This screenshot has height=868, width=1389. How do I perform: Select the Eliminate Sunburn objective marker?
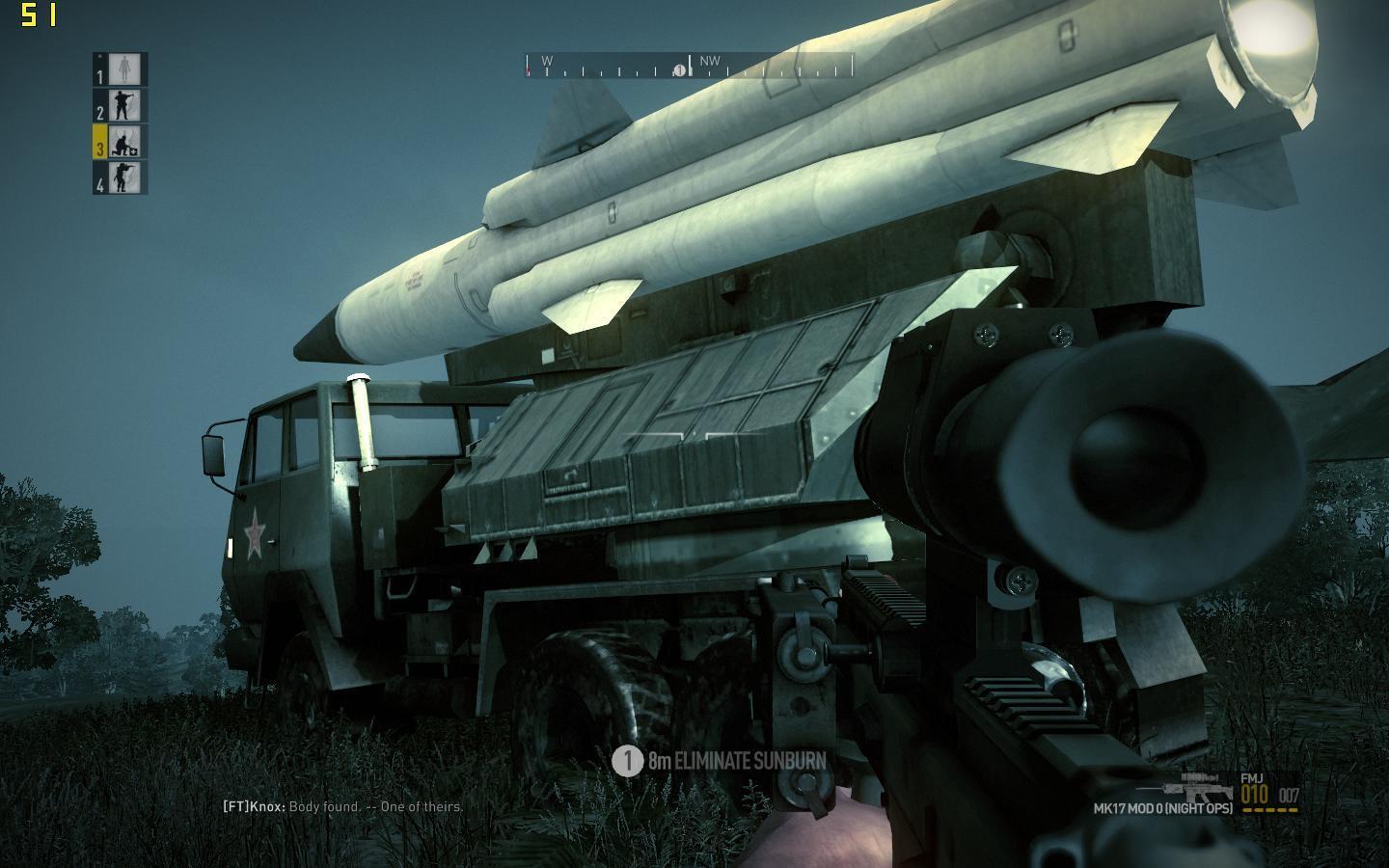click(x=628, y=760)
